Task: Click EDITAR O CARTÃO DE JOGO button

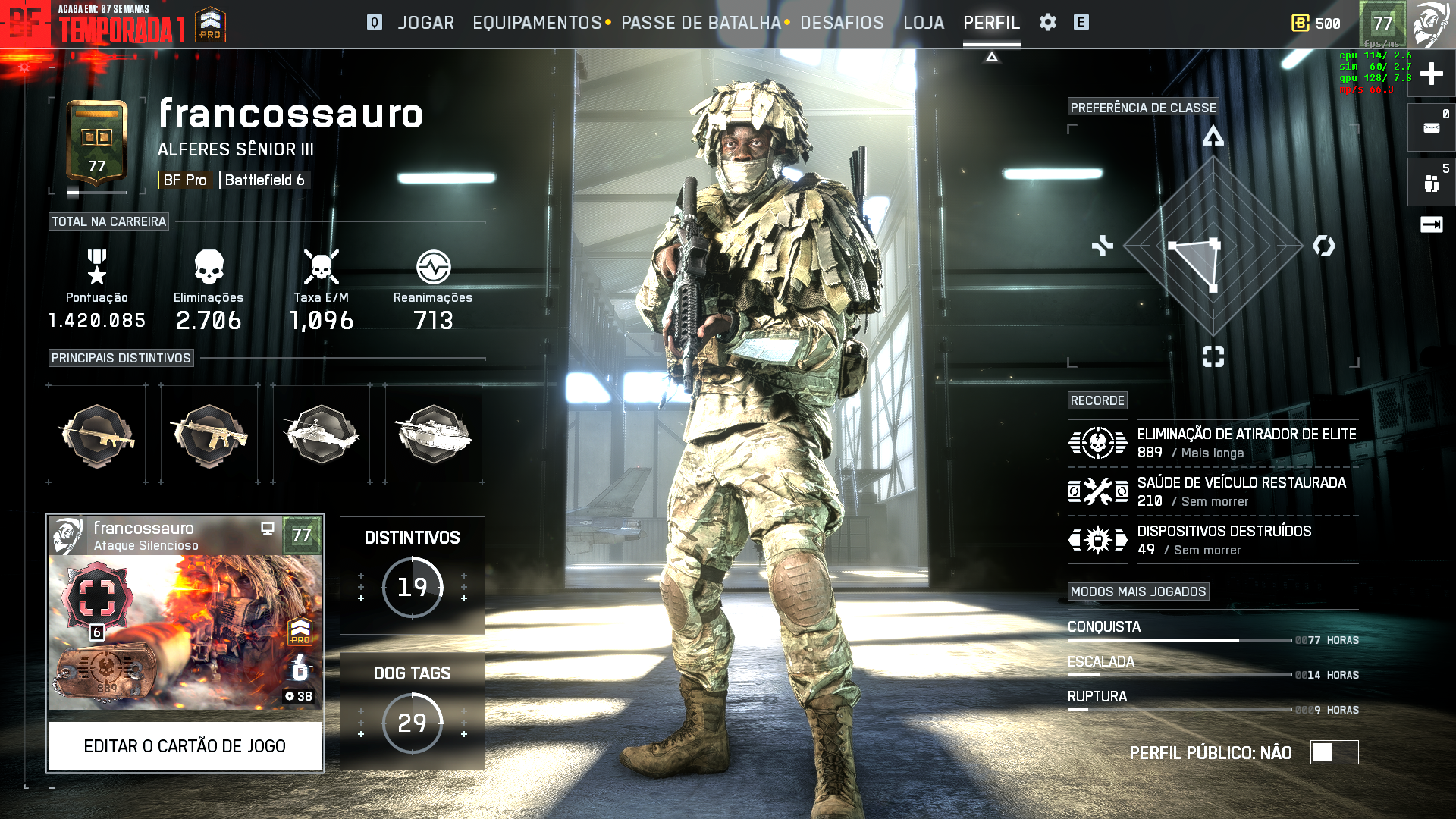Action: coord(185,746)
